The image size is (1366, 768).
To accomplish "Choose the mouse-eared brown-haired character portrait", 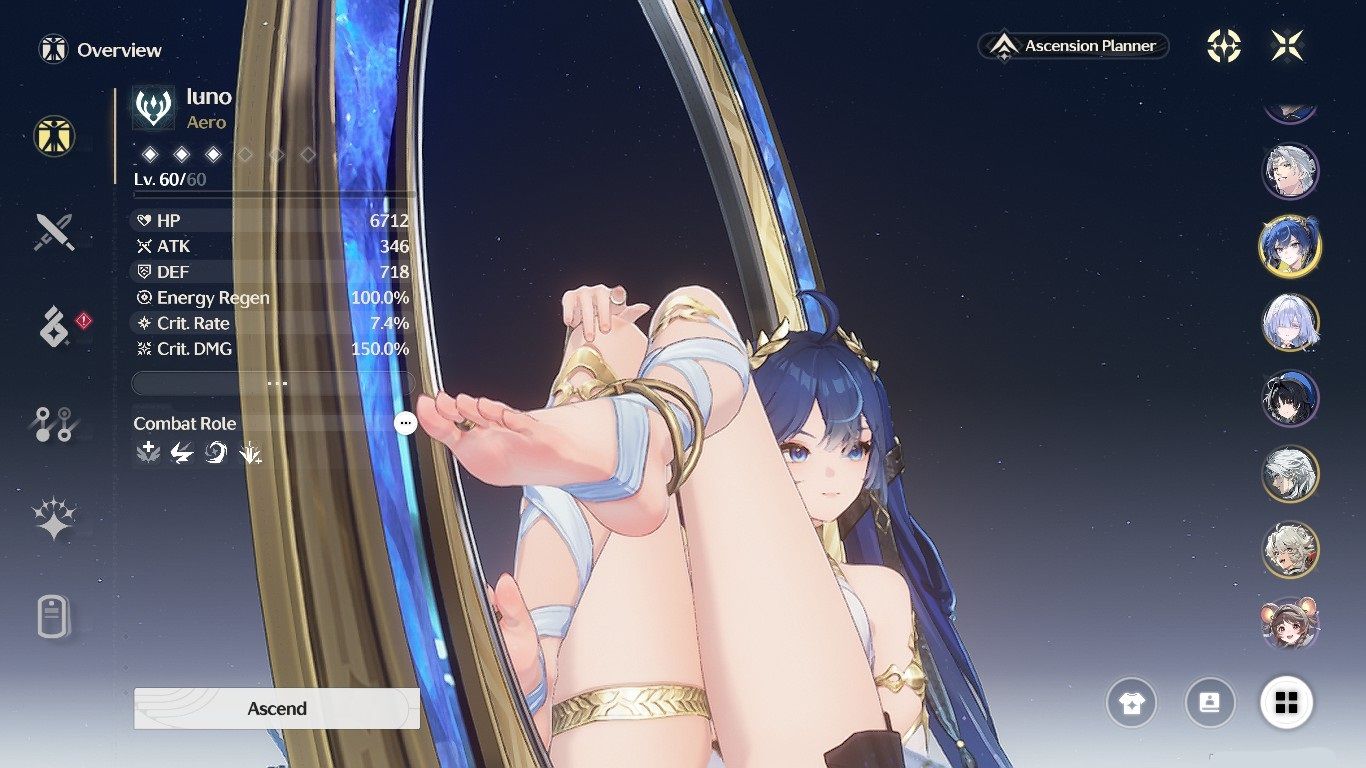I will [x=1290, y=622].
